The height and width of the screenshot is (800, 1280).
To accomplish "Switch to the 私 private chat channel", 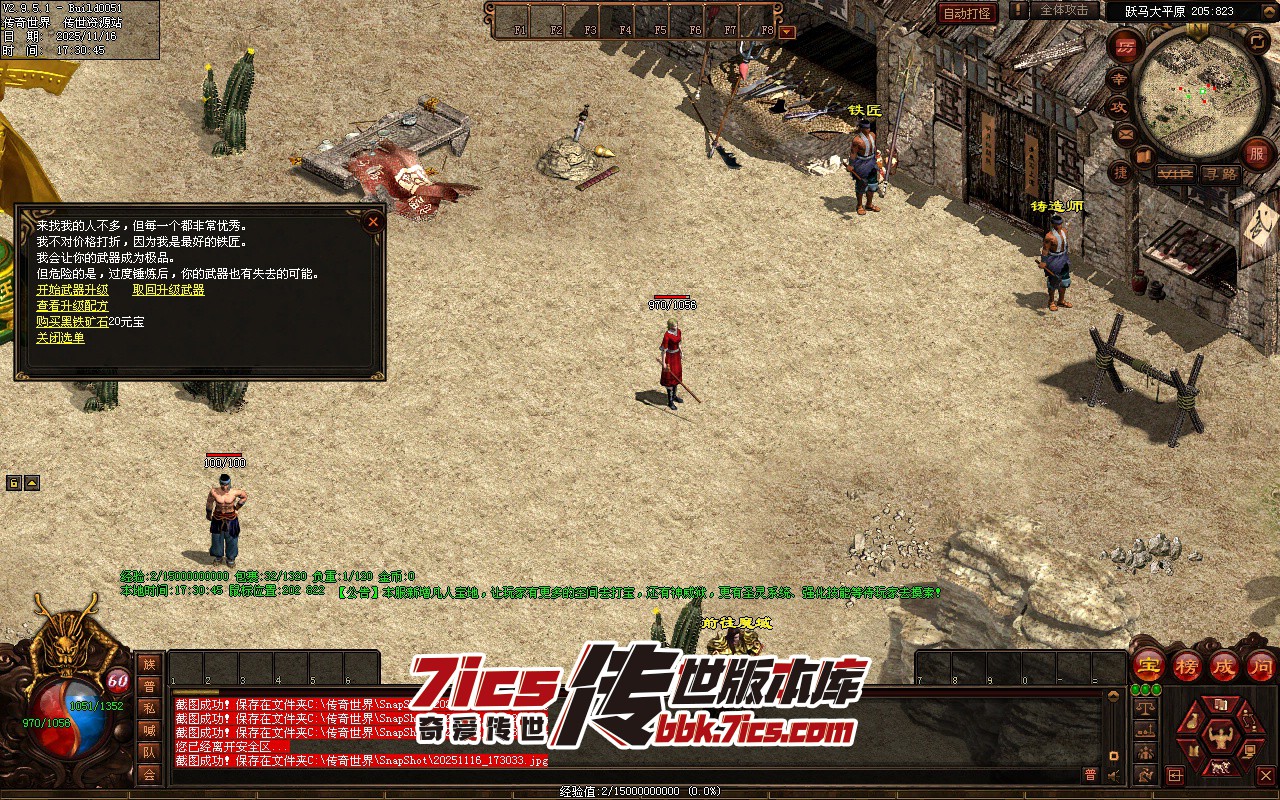I will click(149, 708).
